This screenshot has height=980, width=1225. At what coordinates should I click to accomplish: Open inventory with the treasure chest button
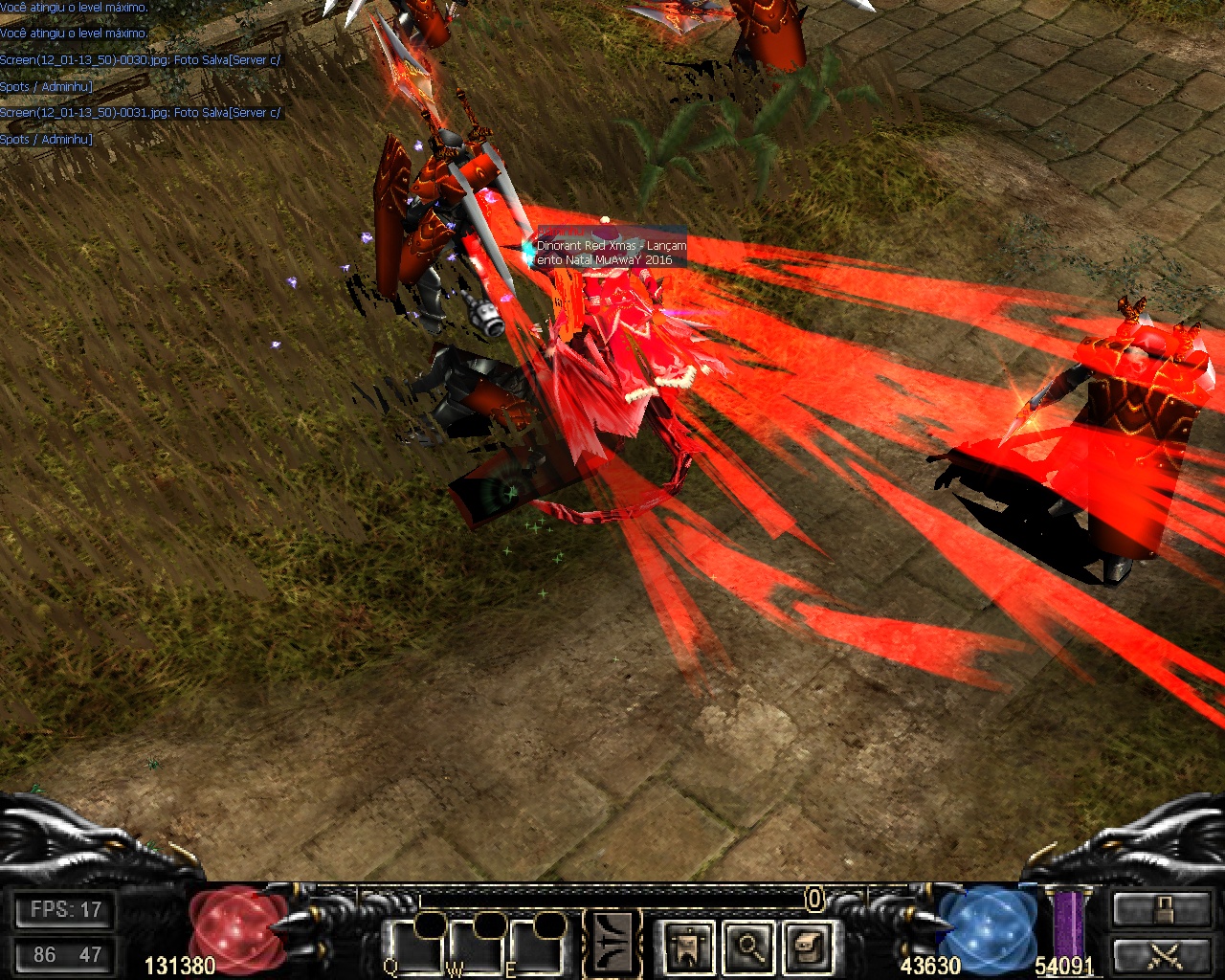pos(808,946)
